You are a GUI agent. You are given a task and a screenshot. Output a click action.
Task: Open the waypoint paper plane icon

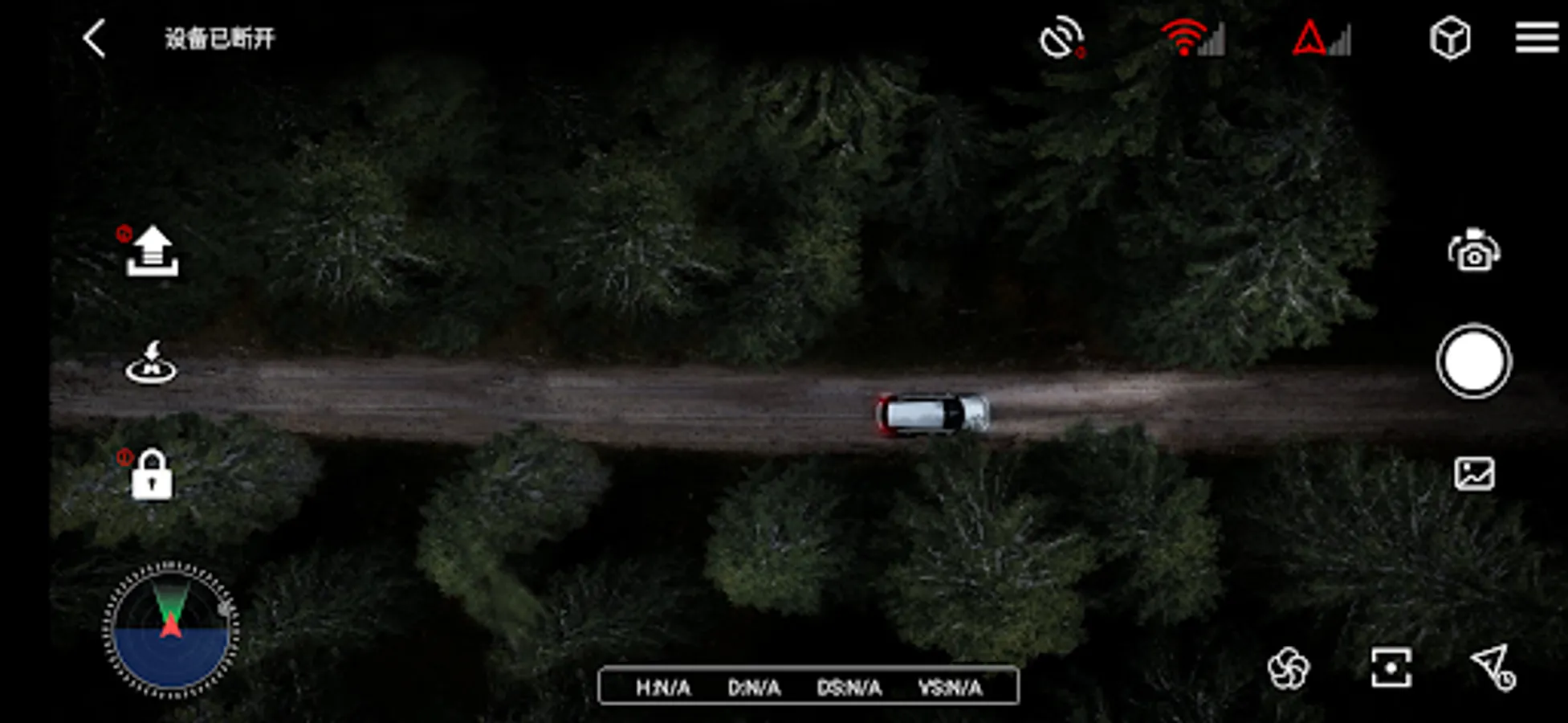coord(1493,668)
